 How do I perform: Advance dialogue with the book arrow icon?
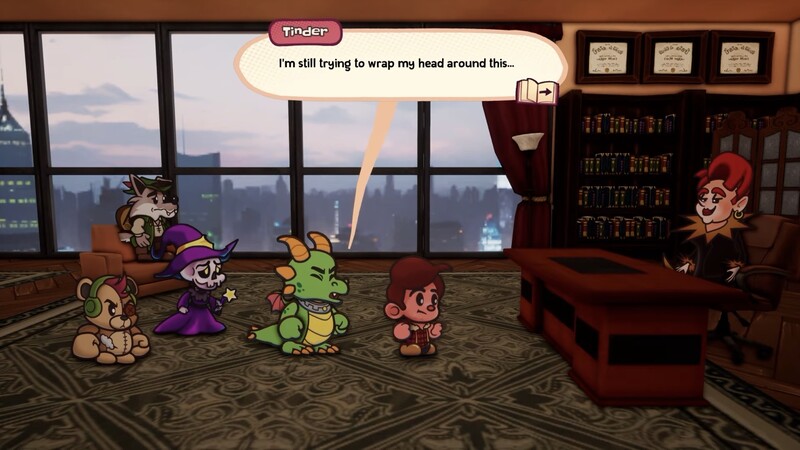click(537, 91)
